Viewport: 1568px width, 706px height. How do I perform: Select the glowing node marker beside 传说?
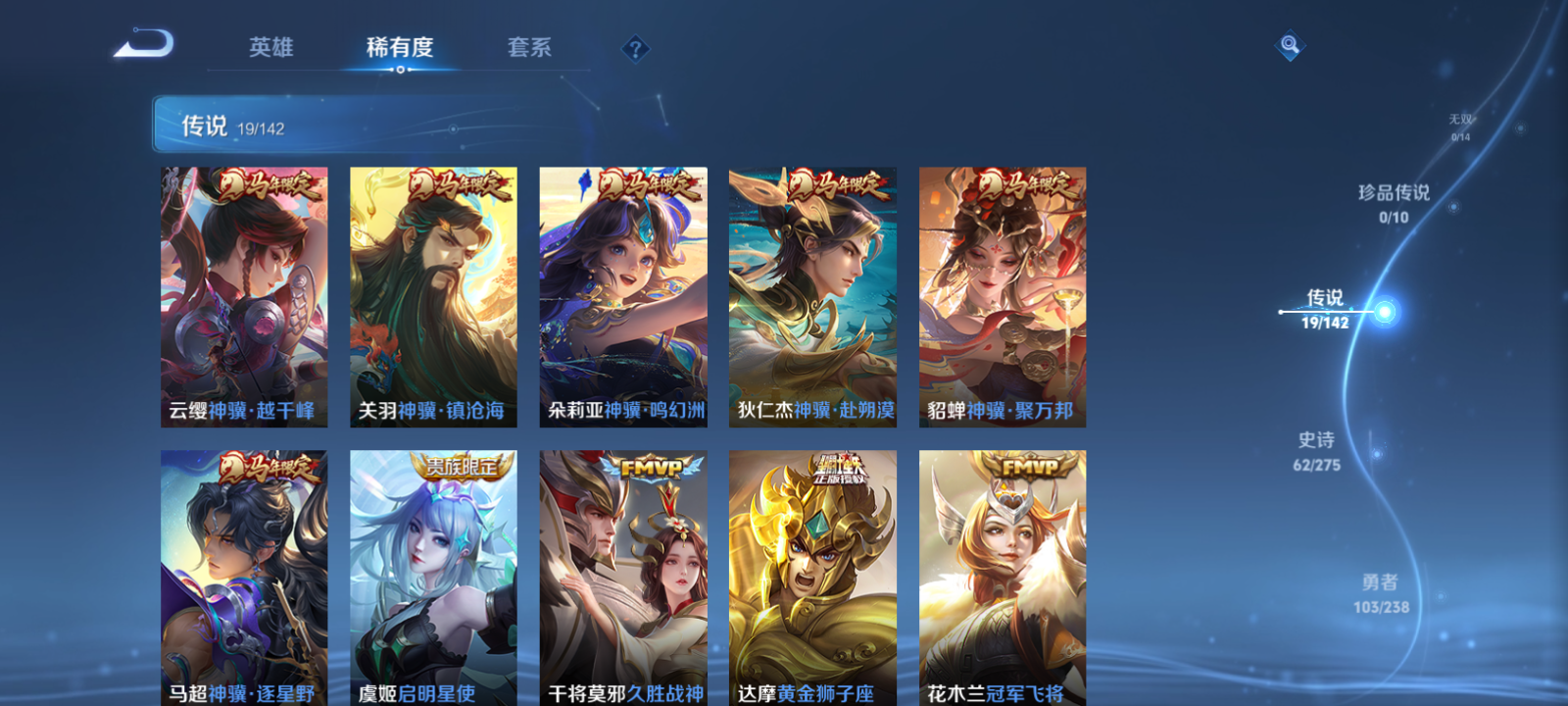(1388, 312)
